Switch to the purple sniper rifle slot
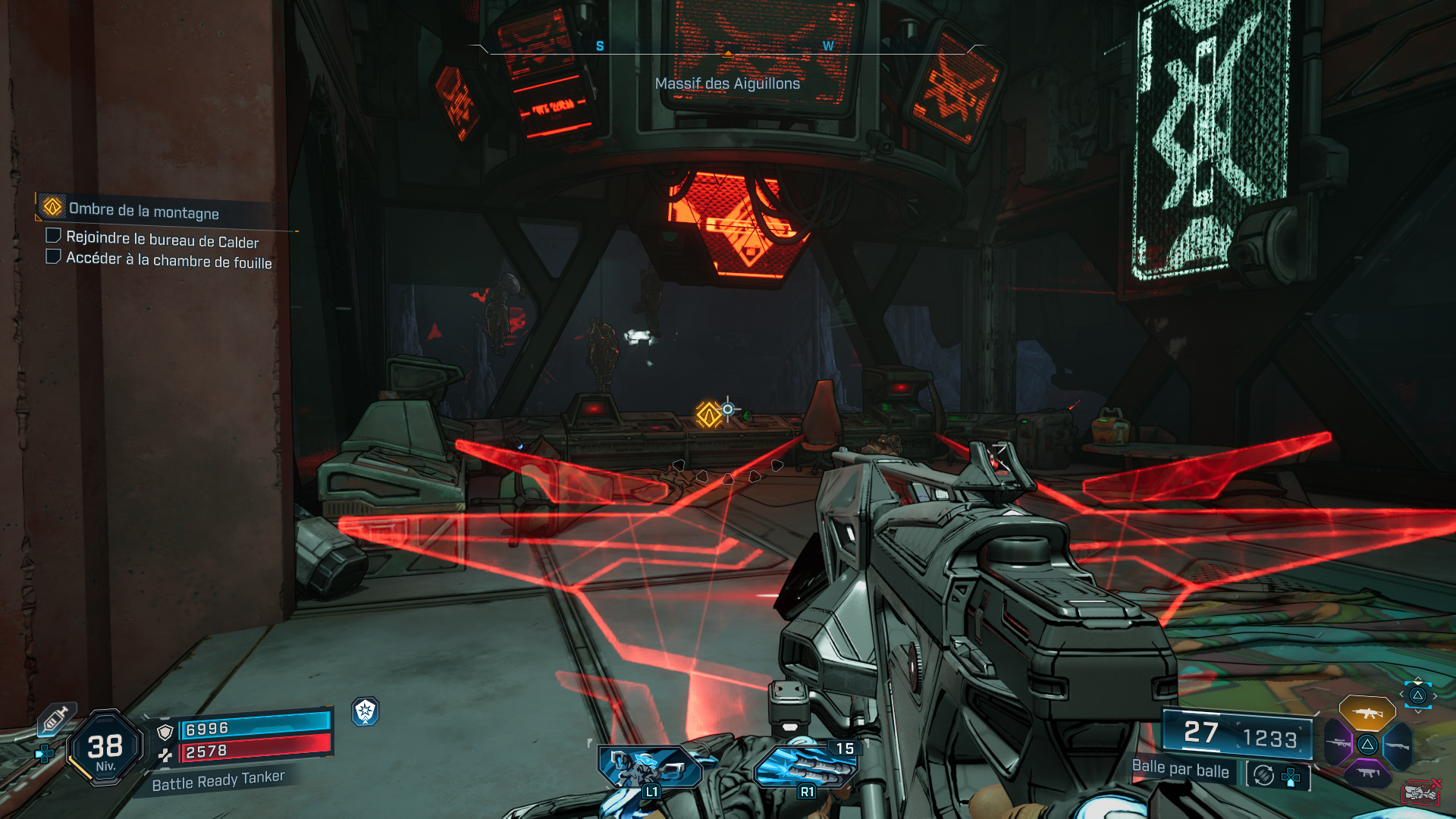This screenshot has height=819, width=1456. point(1338,743)
